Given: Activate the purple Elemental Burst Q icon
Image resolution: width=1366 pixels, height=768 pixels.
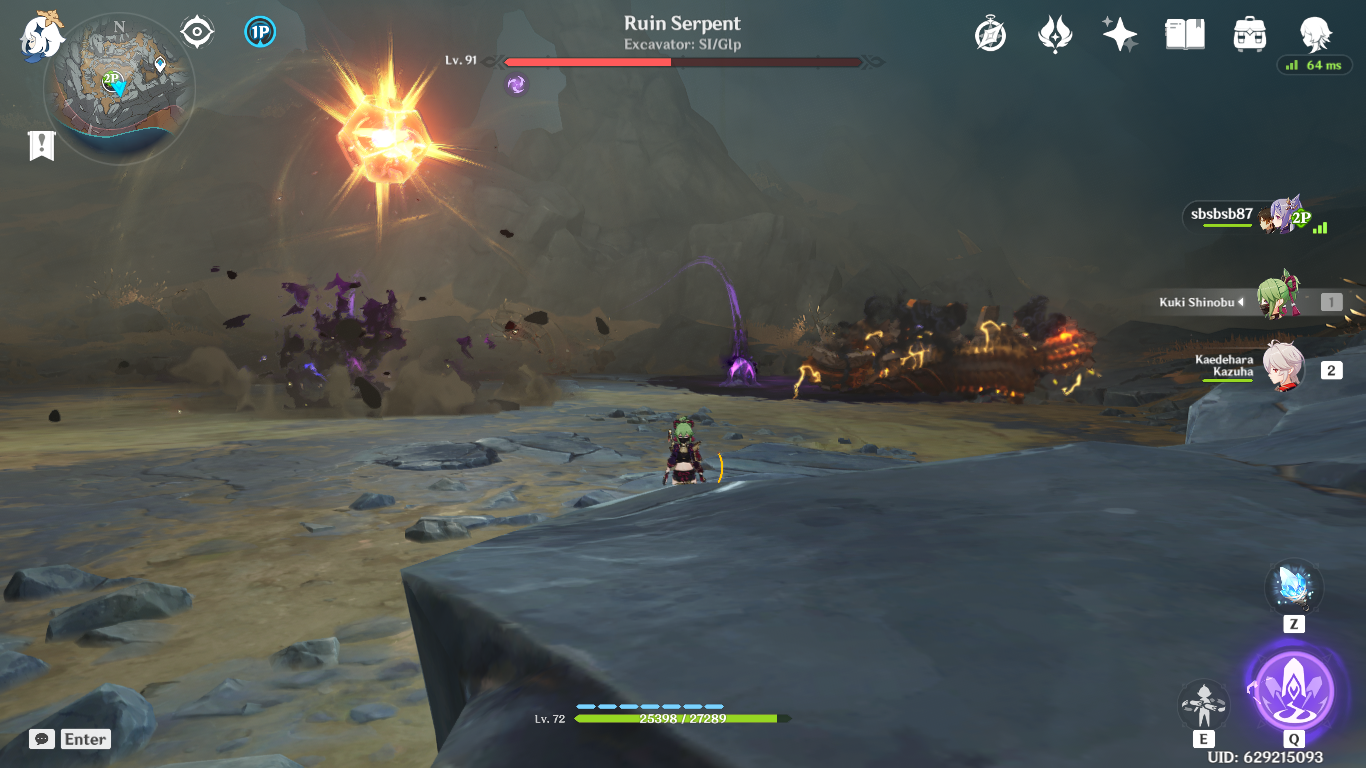Looking at the screenshot, I should (x=1293, y=691).
